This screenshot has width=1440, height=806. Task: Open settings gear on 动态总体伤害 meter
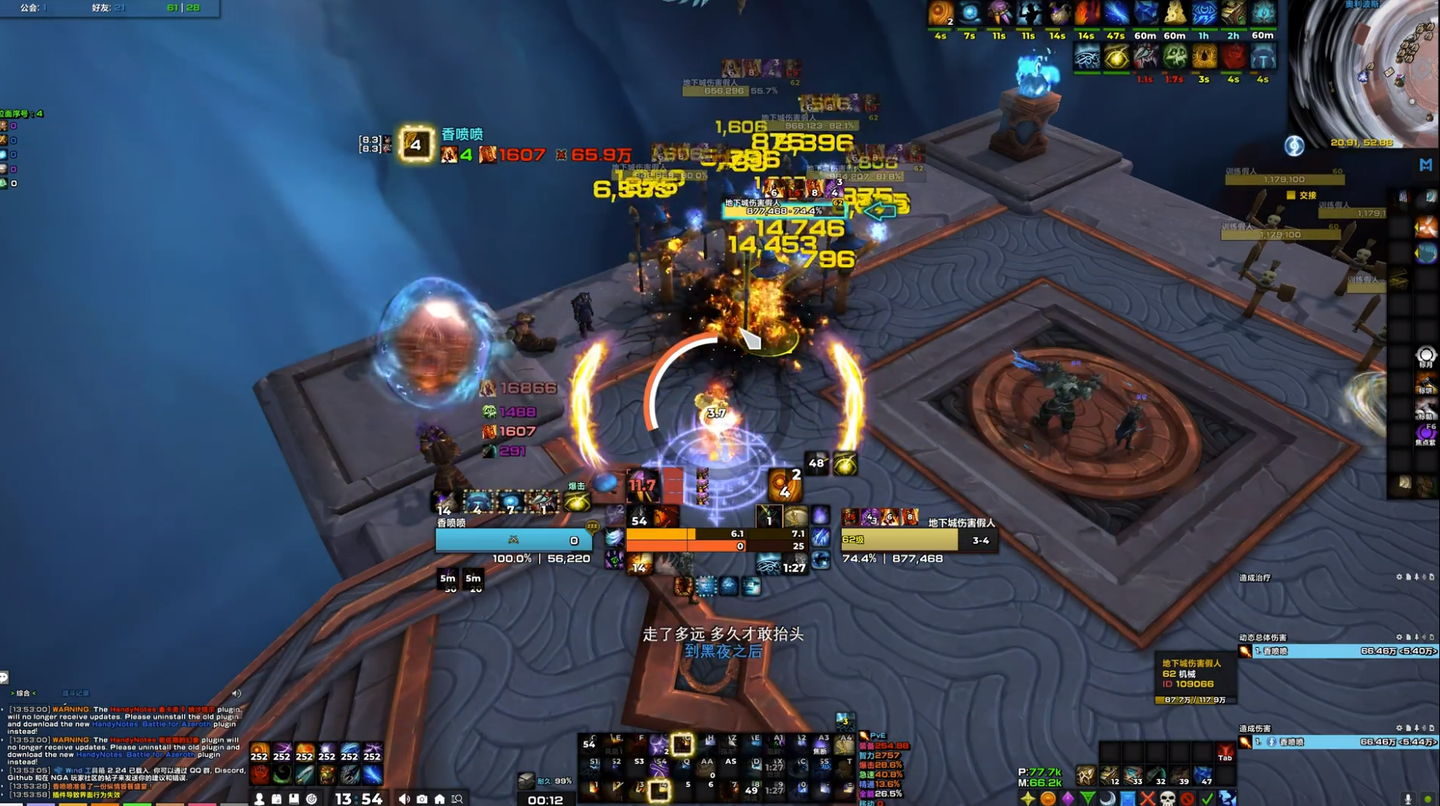(1401, 637)
